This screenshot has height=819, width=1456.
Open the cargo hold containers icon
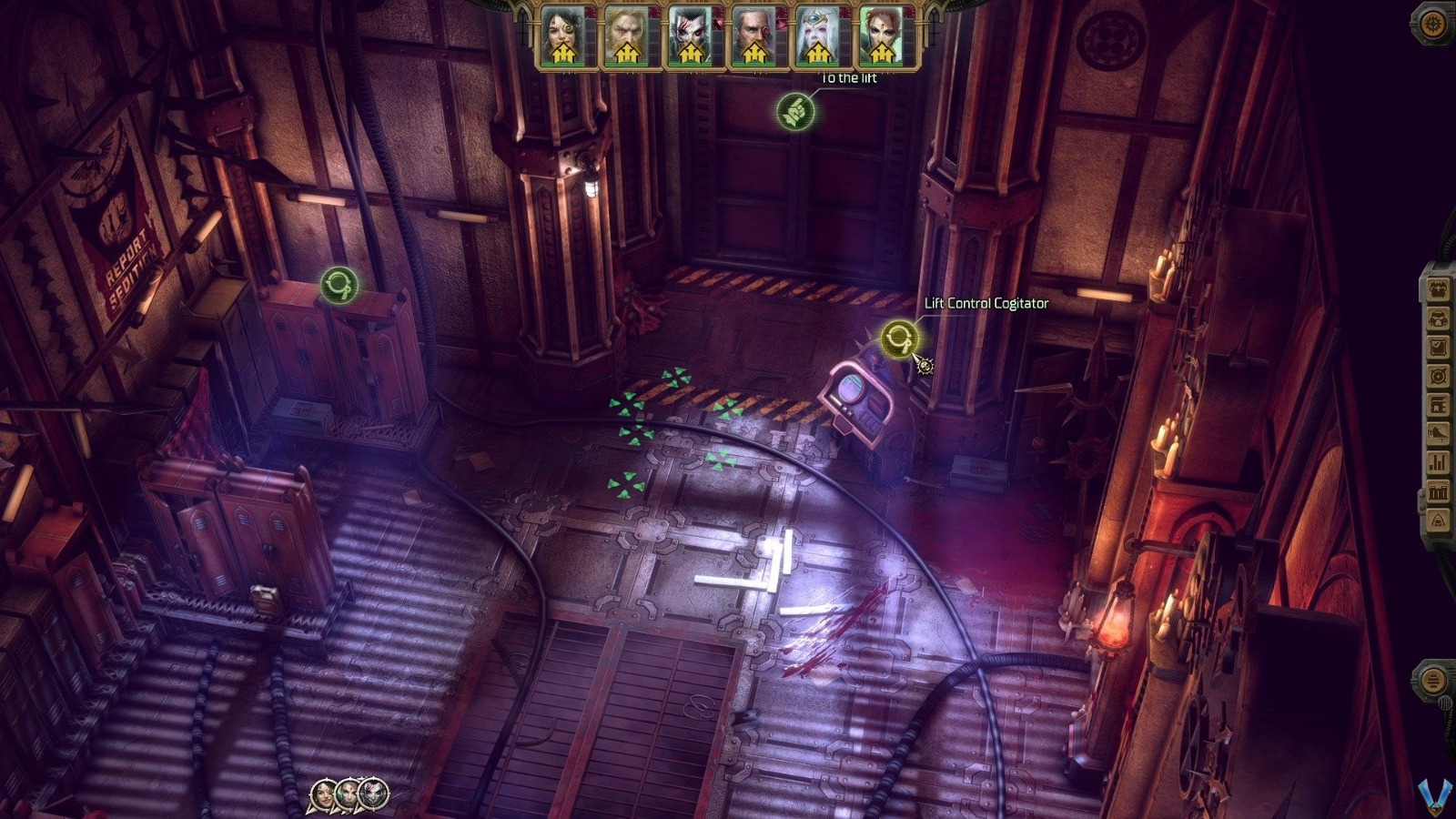pos(1438,490)
